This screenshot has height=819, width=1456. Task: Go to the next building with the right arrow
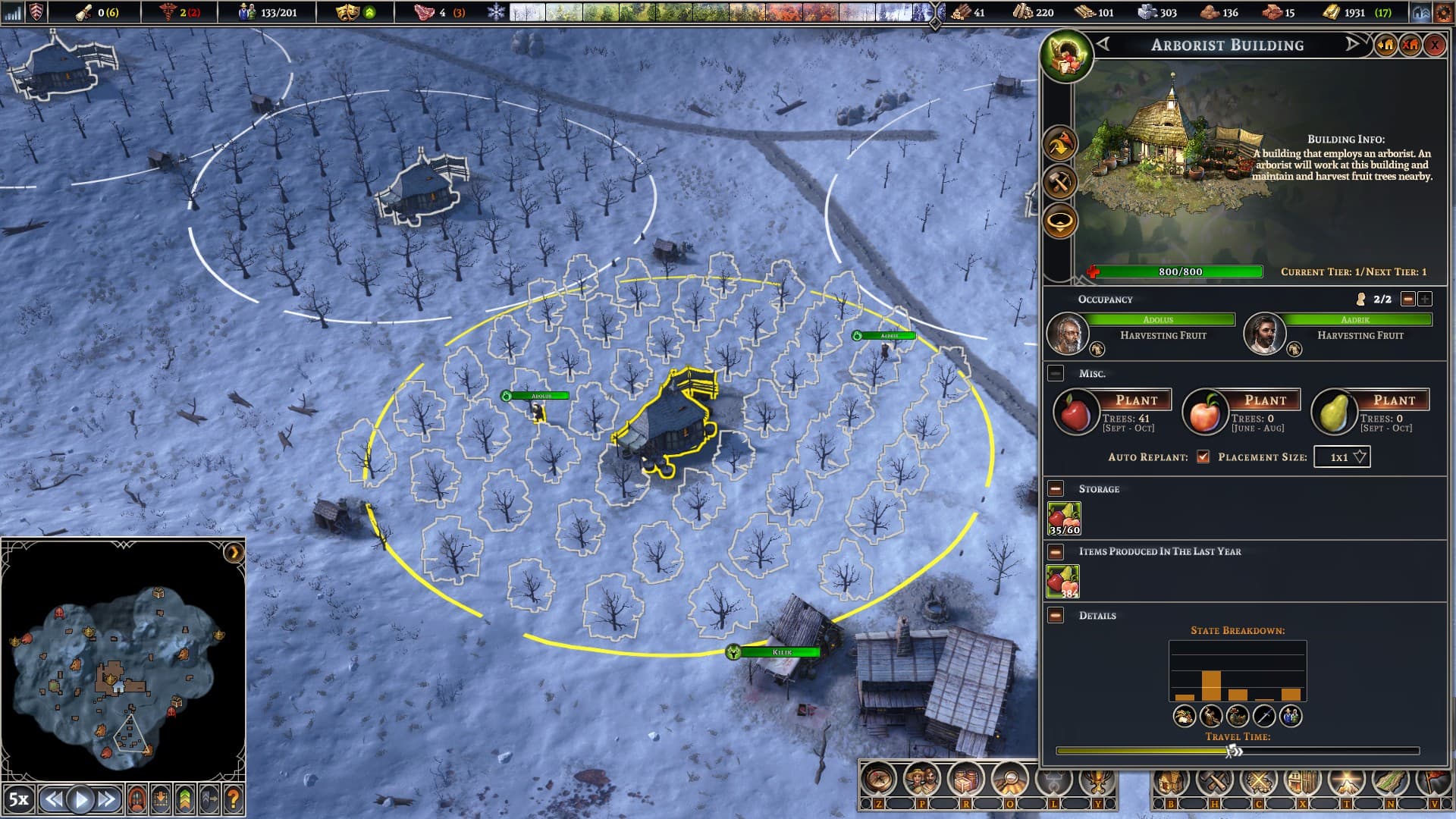click(1352, 45)
